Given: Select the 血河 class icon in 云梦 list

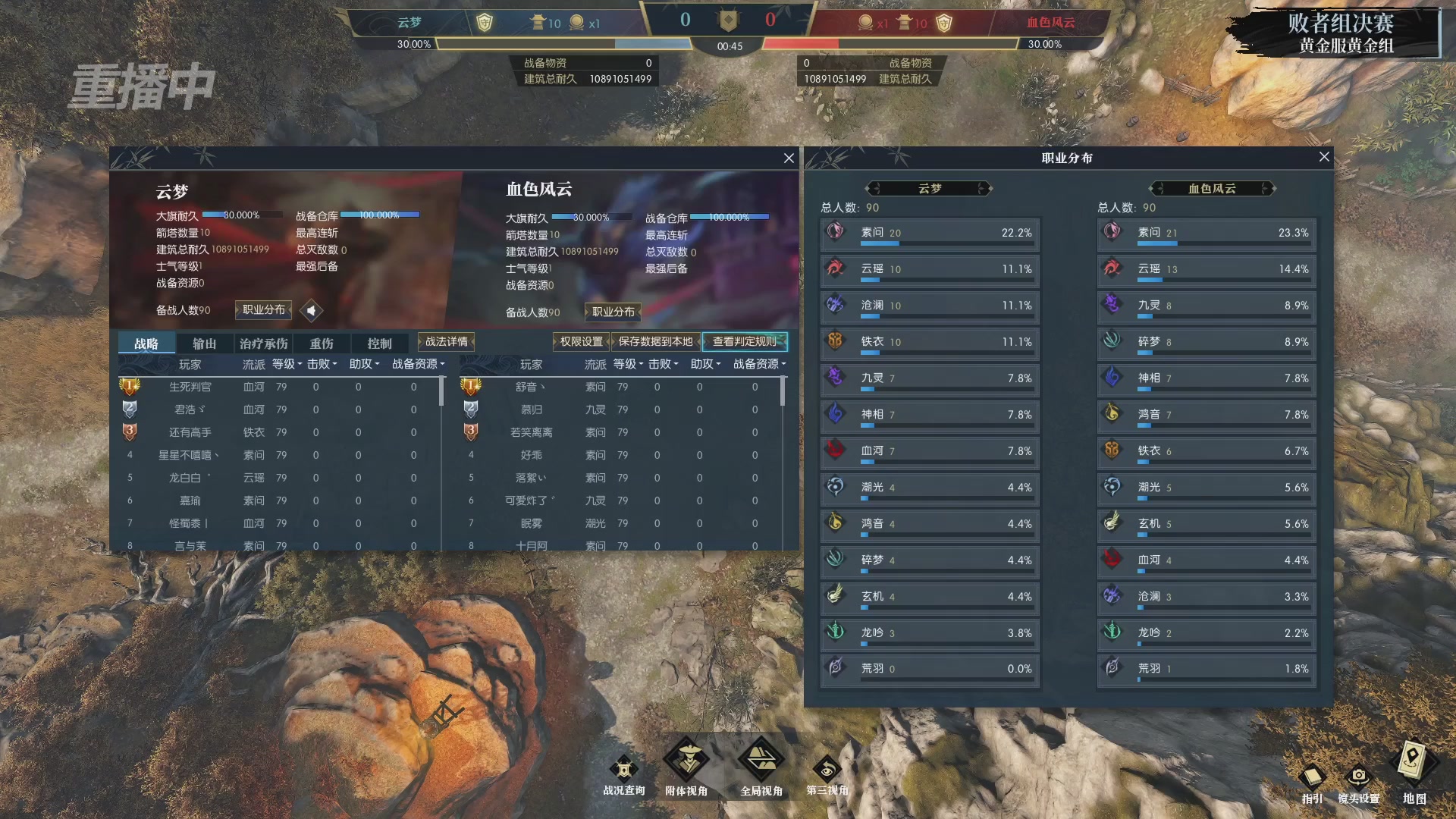Looking at the screenshot, I should coord(836,450).
